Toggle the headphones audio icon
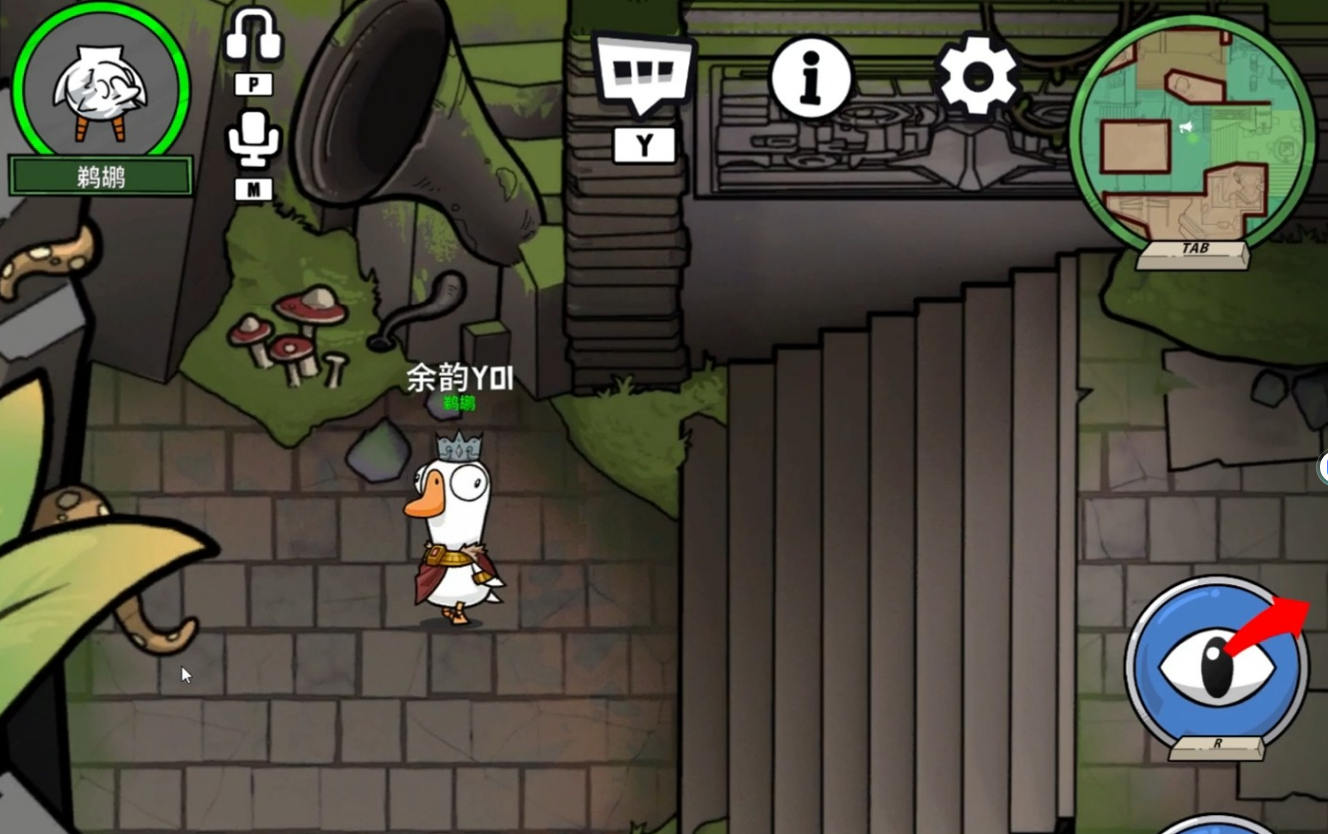This screenshot has height=834, width=1328. 253,38
